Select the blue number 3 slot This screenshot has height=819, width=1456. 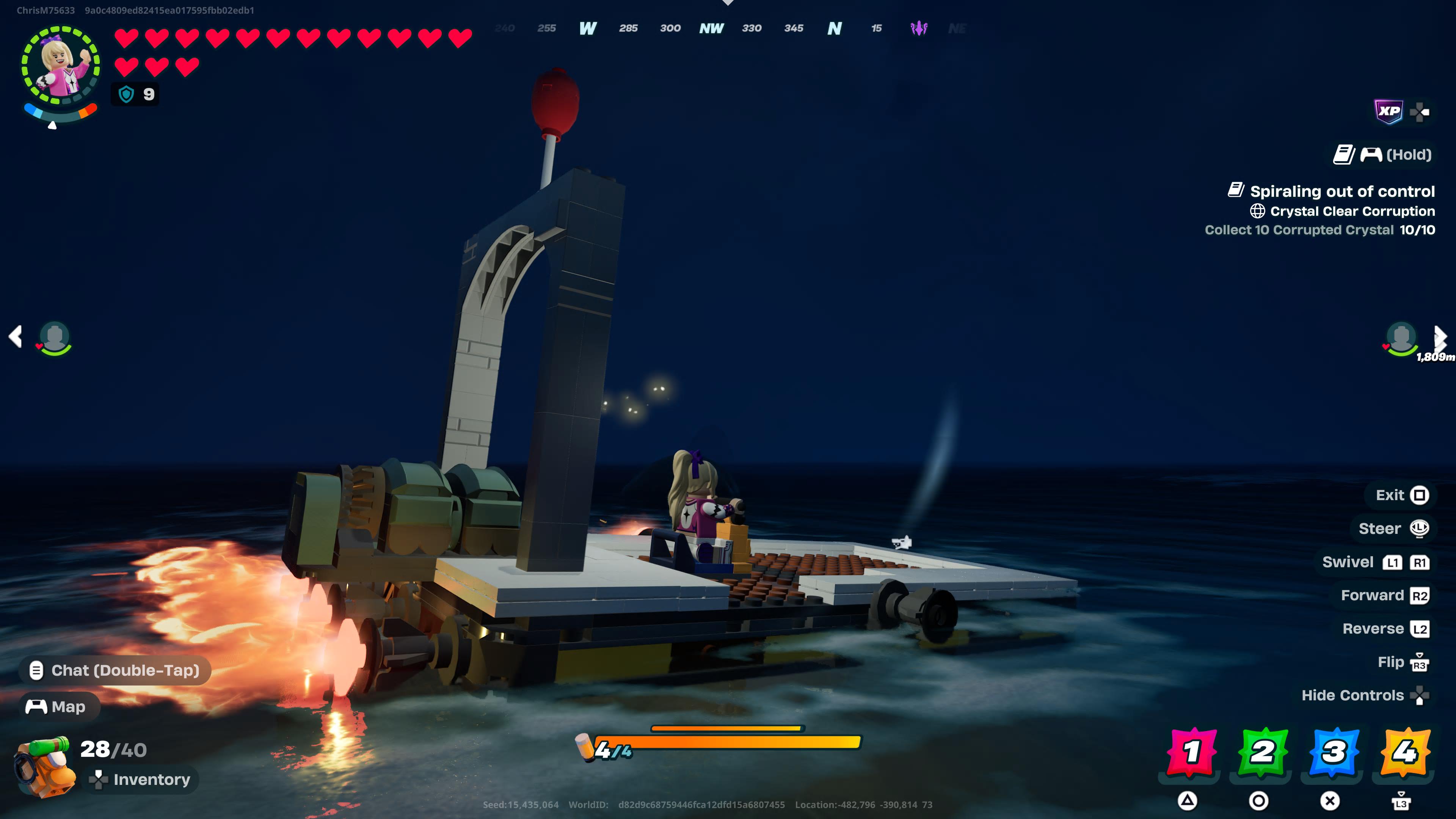(1334, 752)
